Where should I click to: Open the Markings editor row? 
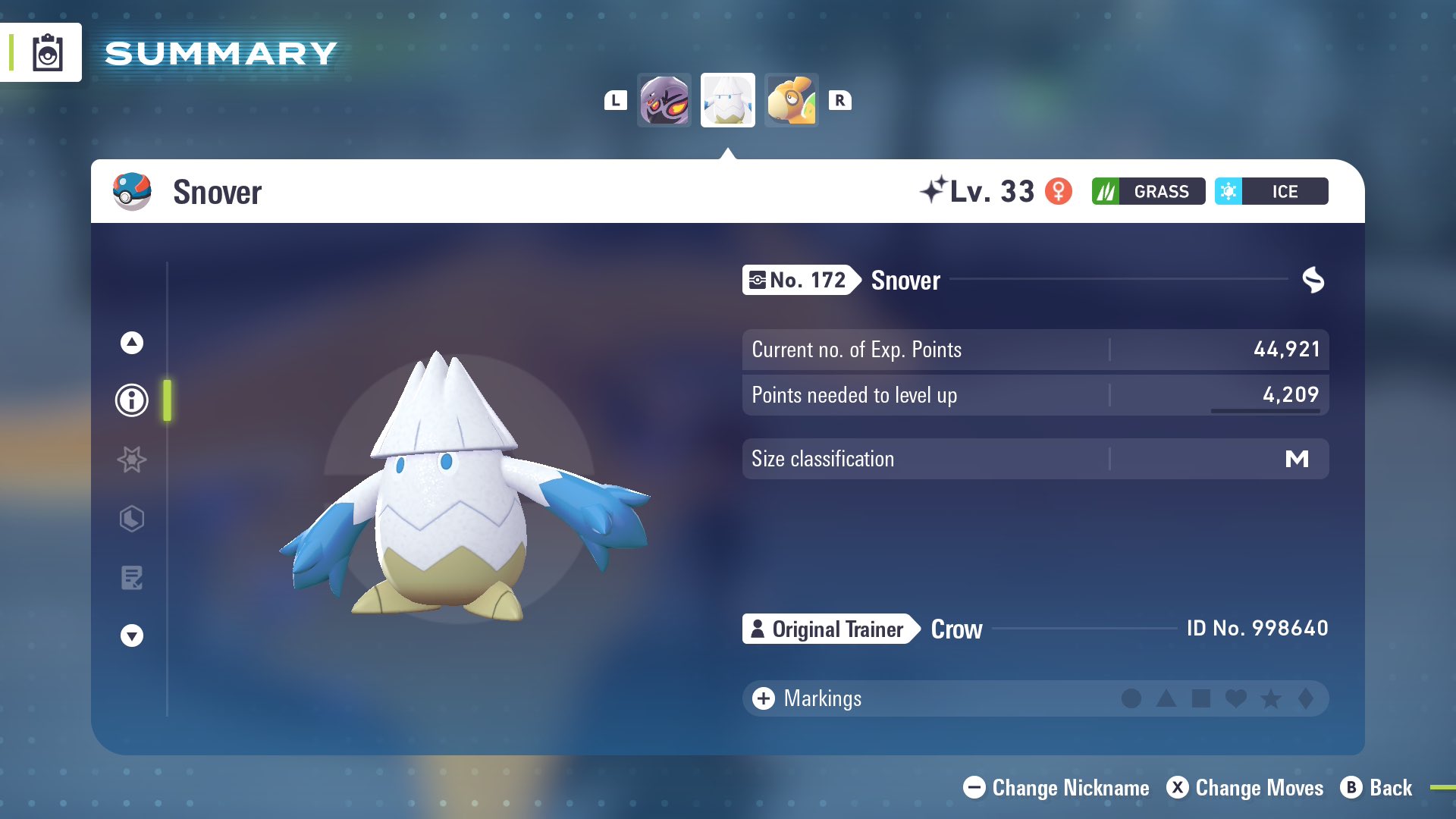coord(807,698)
